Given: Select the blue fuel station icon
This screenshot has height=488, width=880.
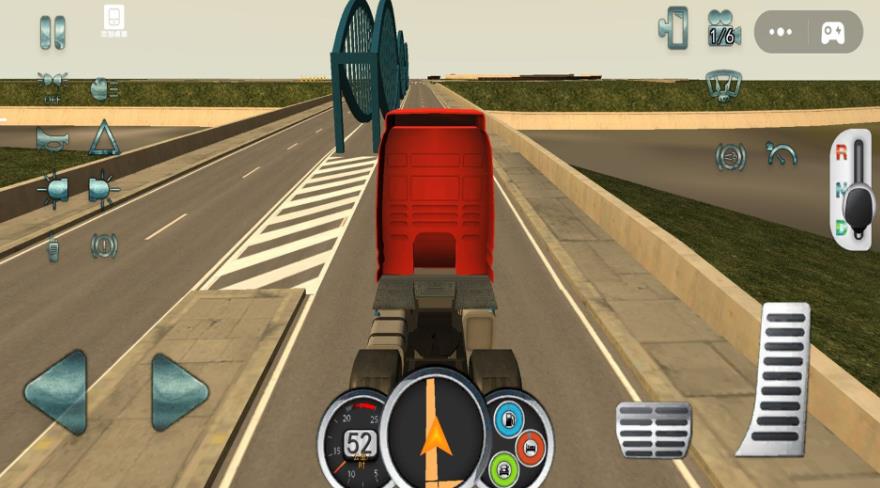Looking at the screenshot, I should point(508,419).
